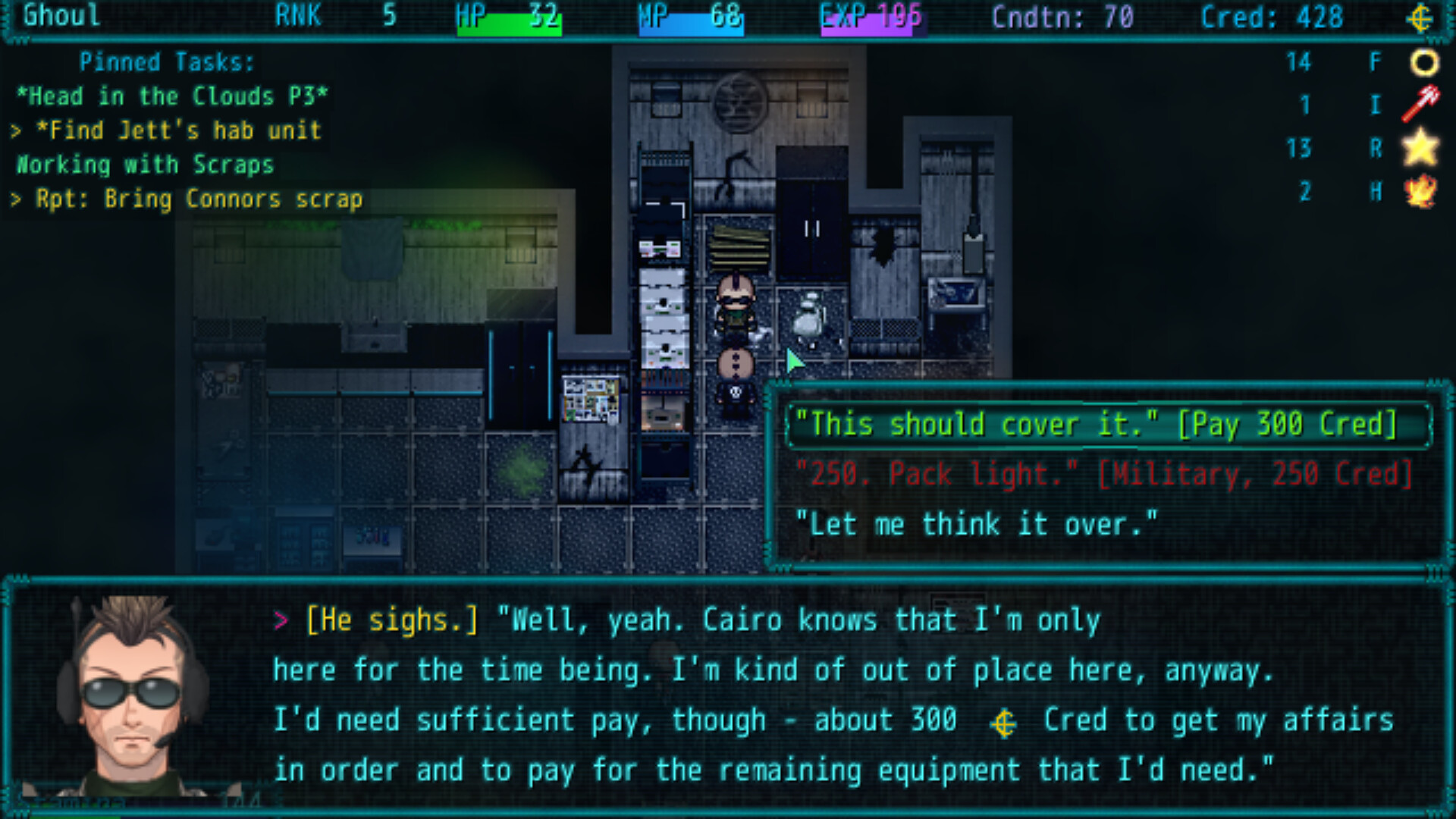The image size is (1456, 819).
Task: Click the gold star icon beside the R counter
Action: point(1421,149)
